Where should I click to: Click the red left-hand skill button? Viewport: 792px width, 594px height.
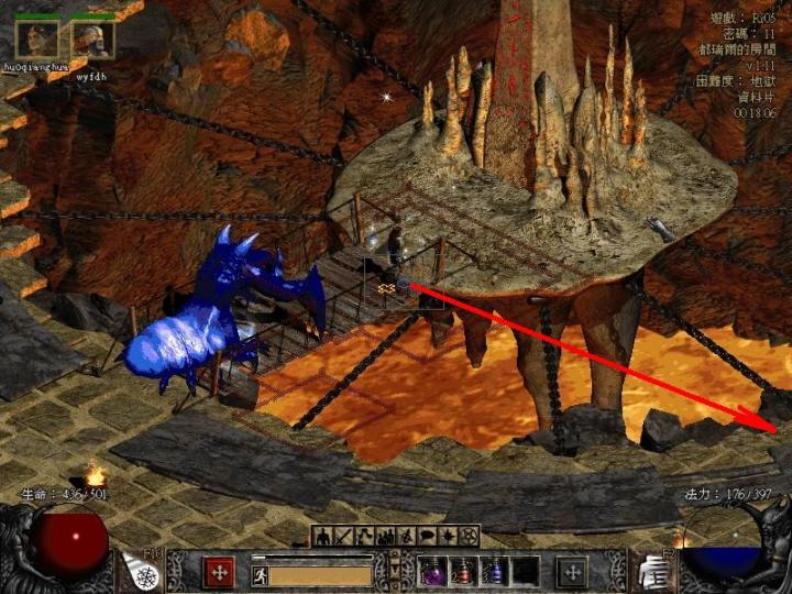point(219,572)
